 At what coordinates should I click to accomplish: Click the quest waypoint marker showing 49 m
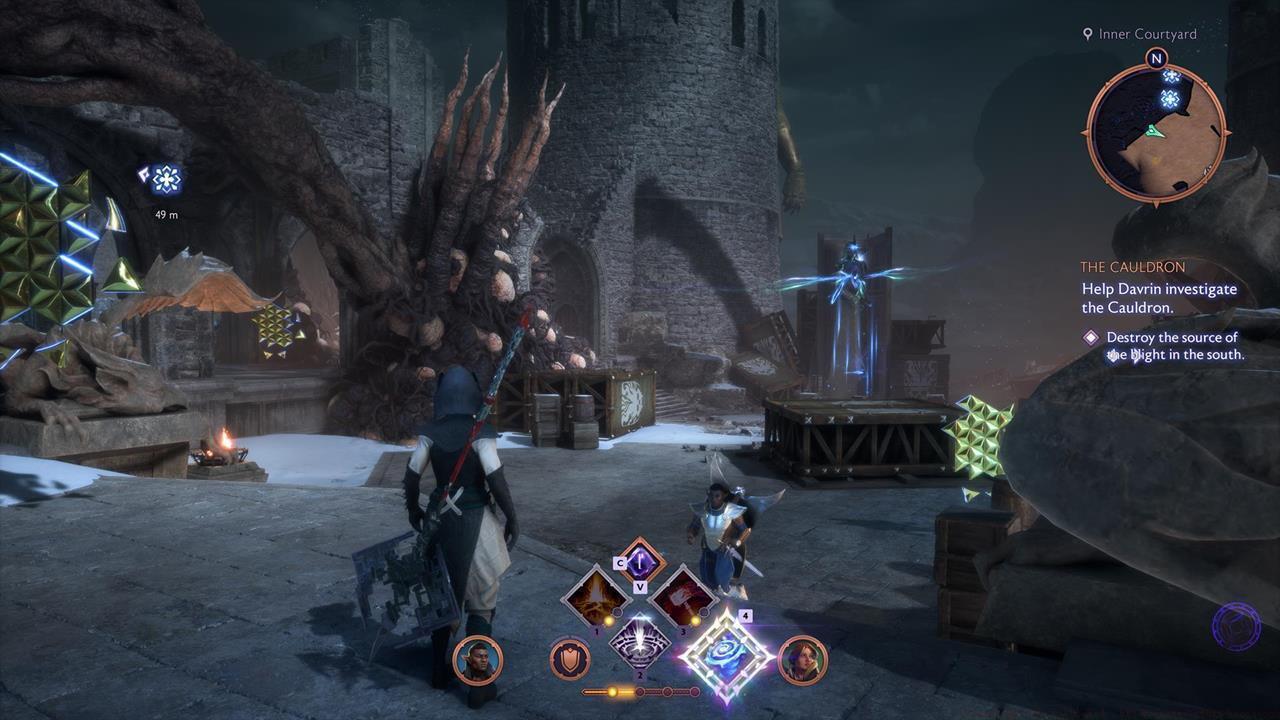pos(166,180)
